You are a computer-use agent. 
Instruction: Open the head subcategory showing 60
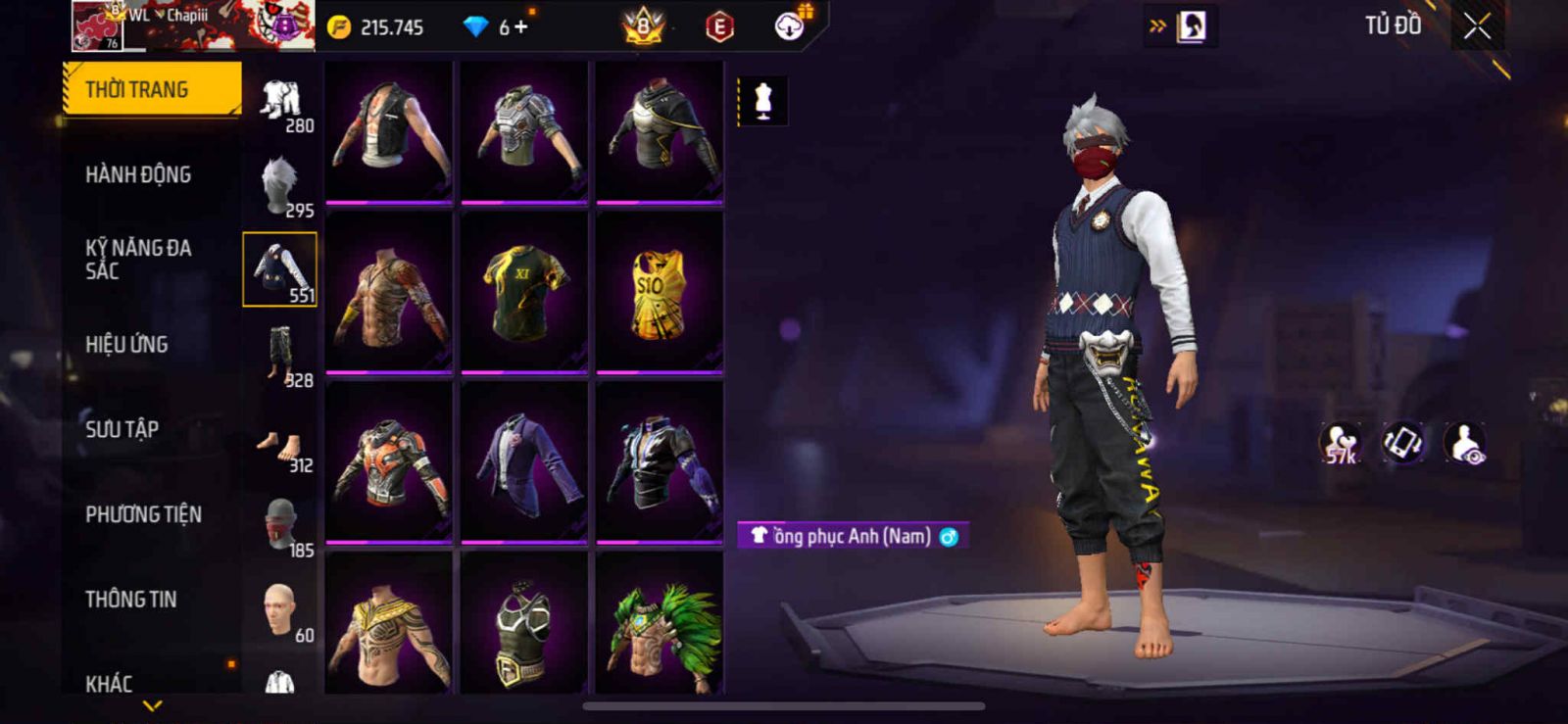point(280,611)
